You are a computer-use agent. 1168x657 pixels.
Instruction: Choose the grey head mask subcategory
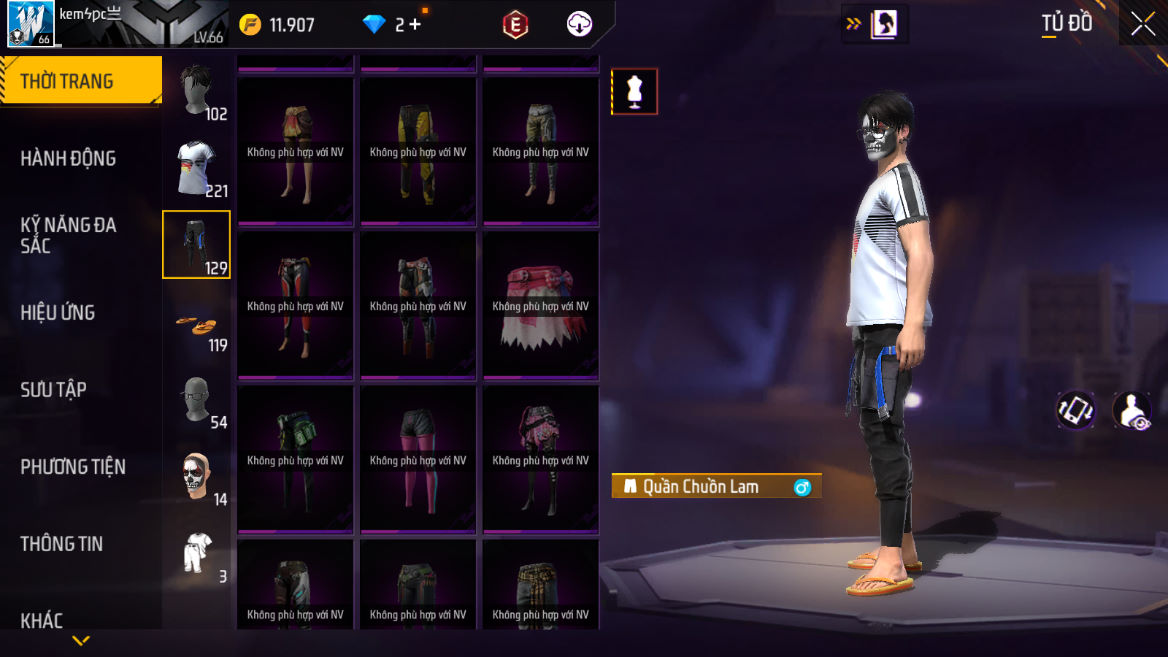pos(197,399)
